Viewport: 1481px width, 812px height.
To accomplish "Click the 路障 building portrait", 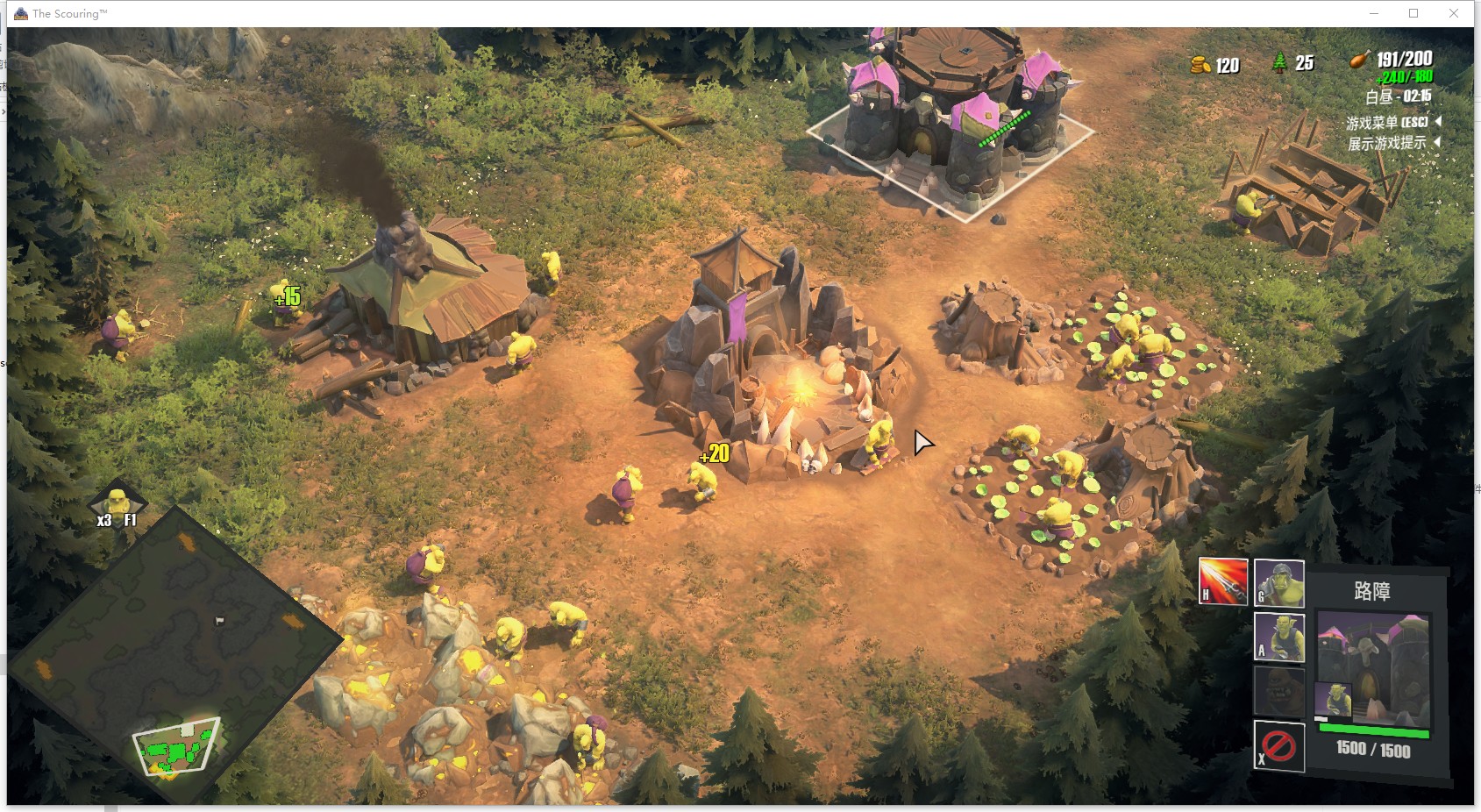I will coord(1374,666).
